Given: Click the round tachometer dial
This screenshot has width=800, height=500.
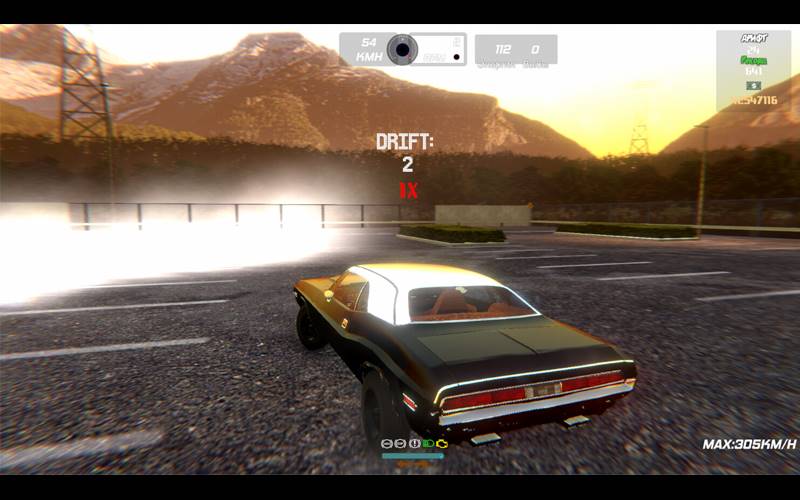Looking at the screenshot, I should point(402,49).
